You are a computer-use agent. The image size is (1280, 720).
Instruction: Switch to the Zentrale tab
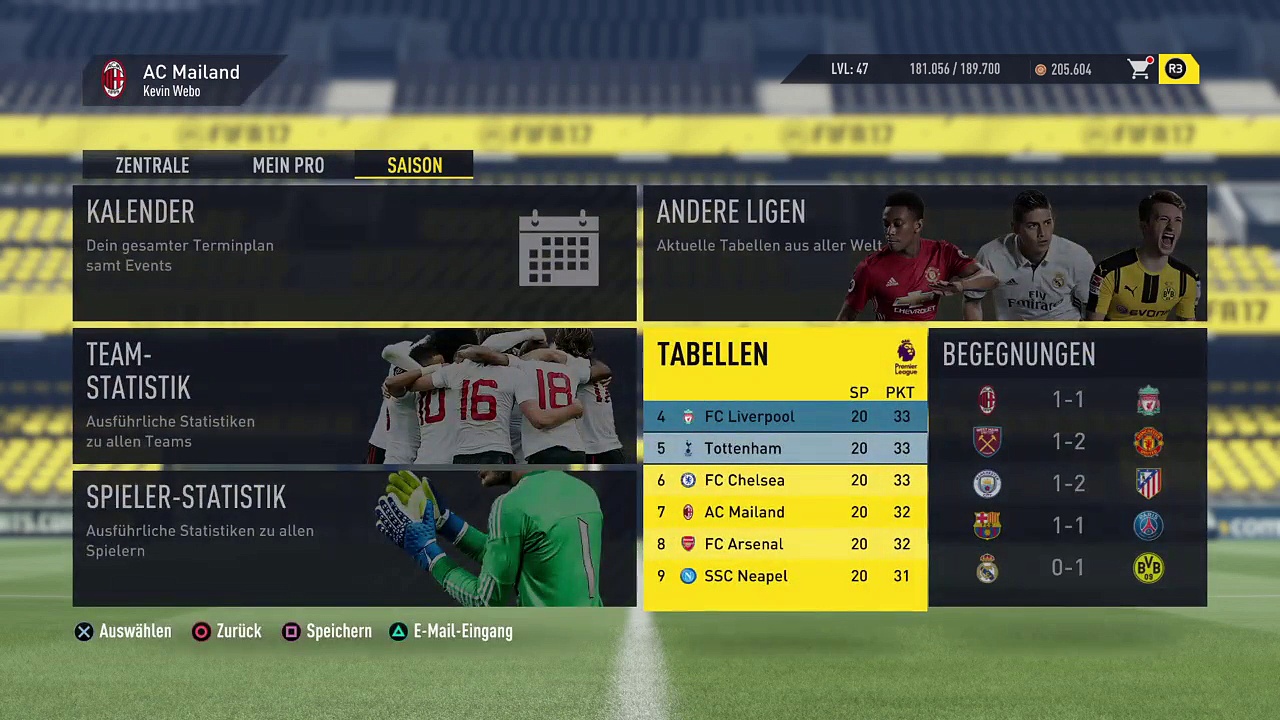pos(152,165)
